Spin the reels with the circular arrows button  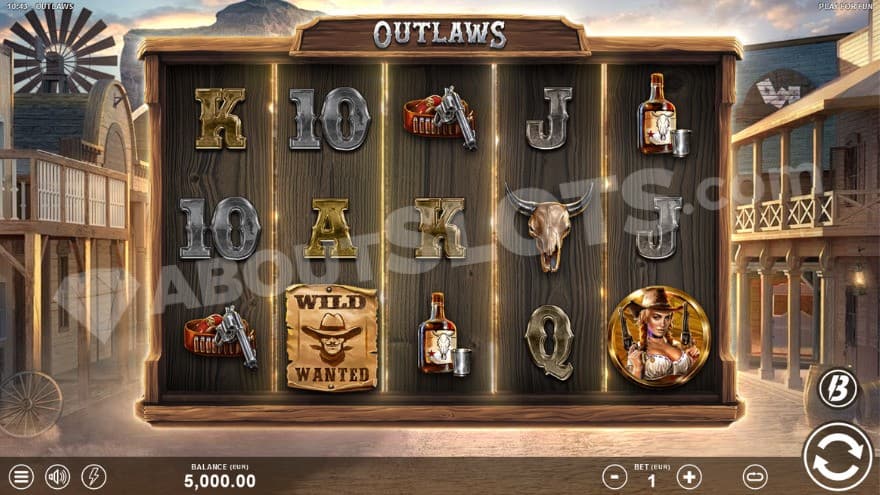[x=837, y=457]
